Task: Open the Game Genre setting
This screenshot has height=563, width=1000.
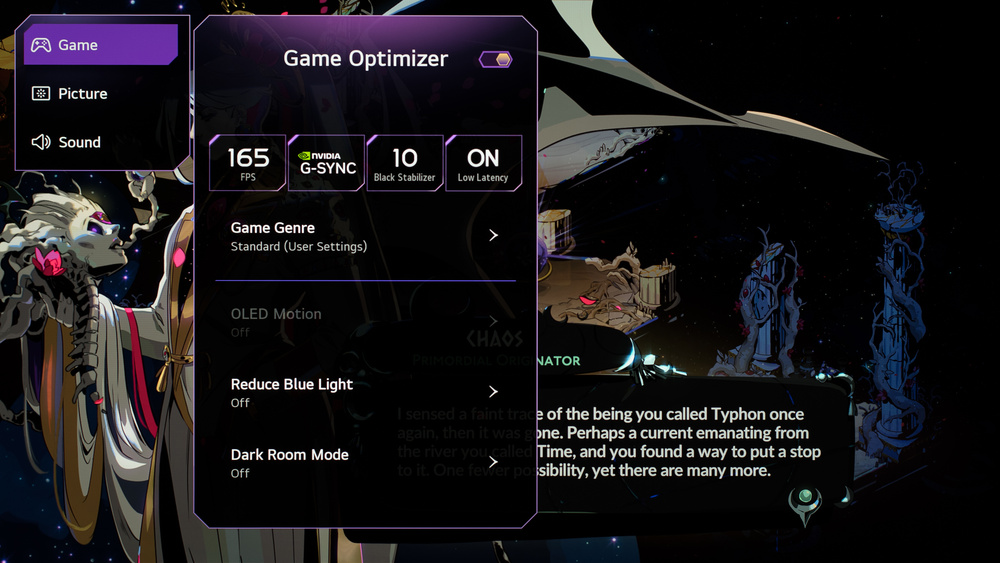Action: tap(365, 236)
